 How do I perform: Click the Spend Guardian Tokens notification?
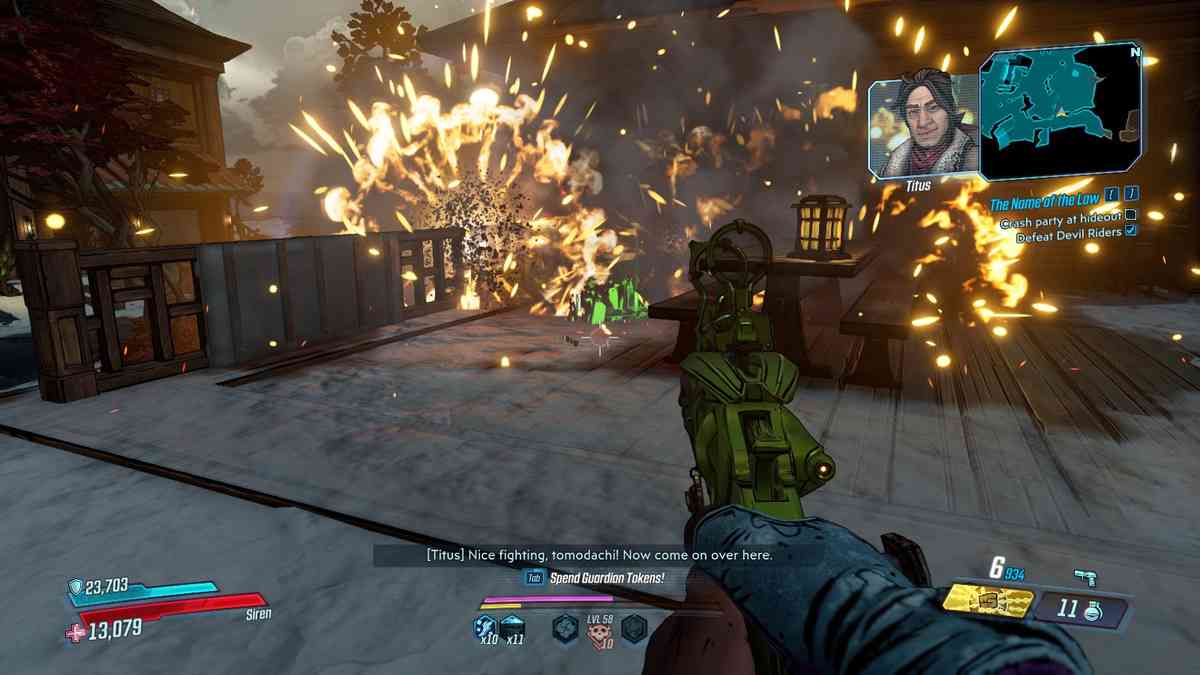[x=595, y=577]
